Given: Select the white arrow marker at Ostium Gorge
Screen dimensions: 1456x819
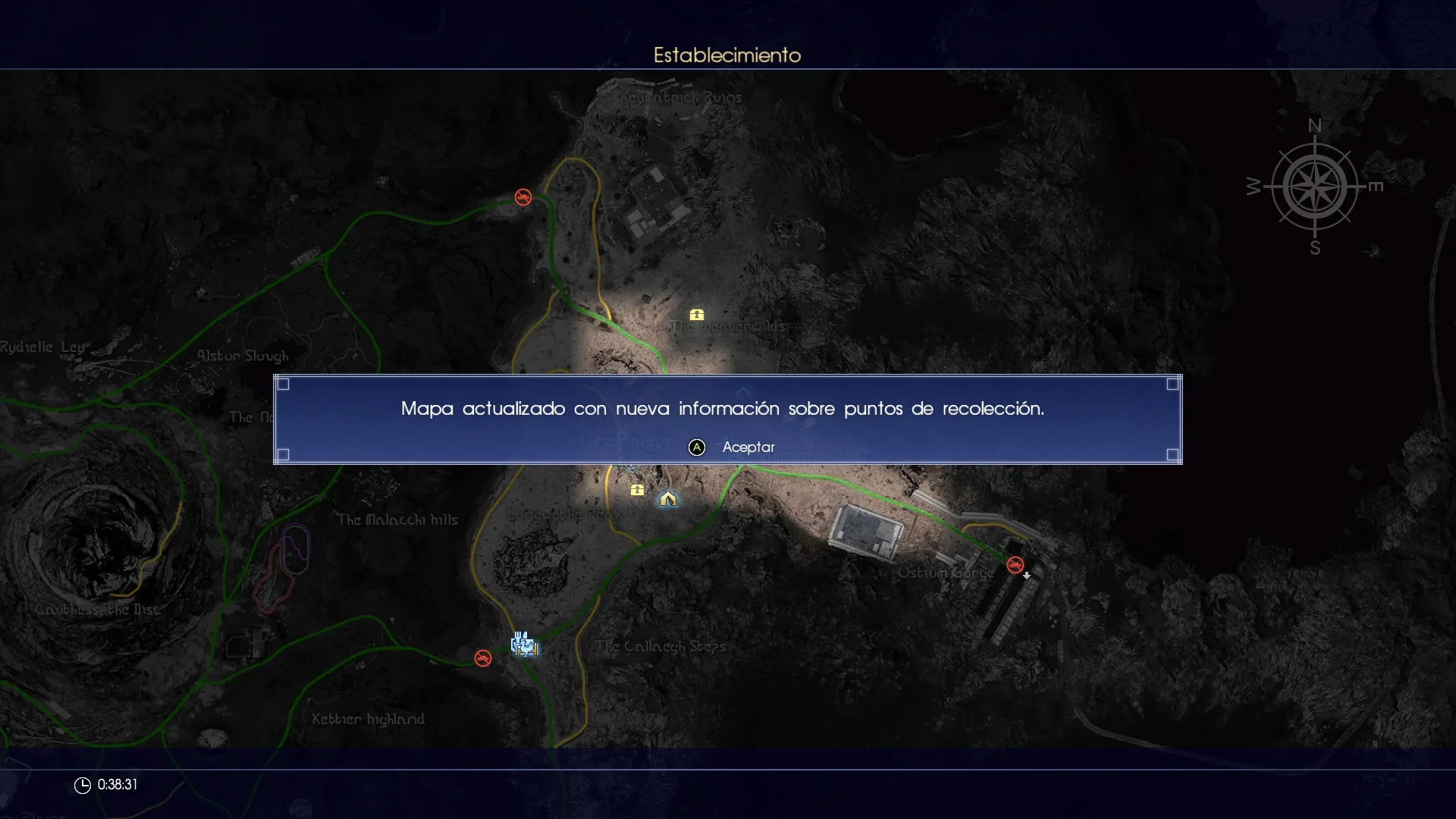Looking at the screenshot, I should 1028,576.
